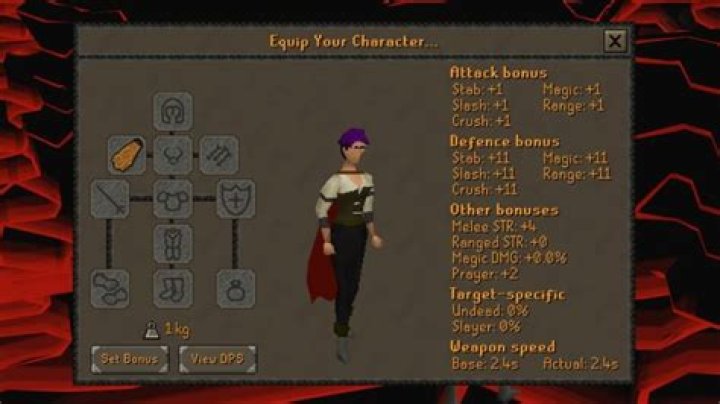Choose the empty head slot with helmet outline
This screenshot has height=404, width=720.
click(x=172, y=111)
